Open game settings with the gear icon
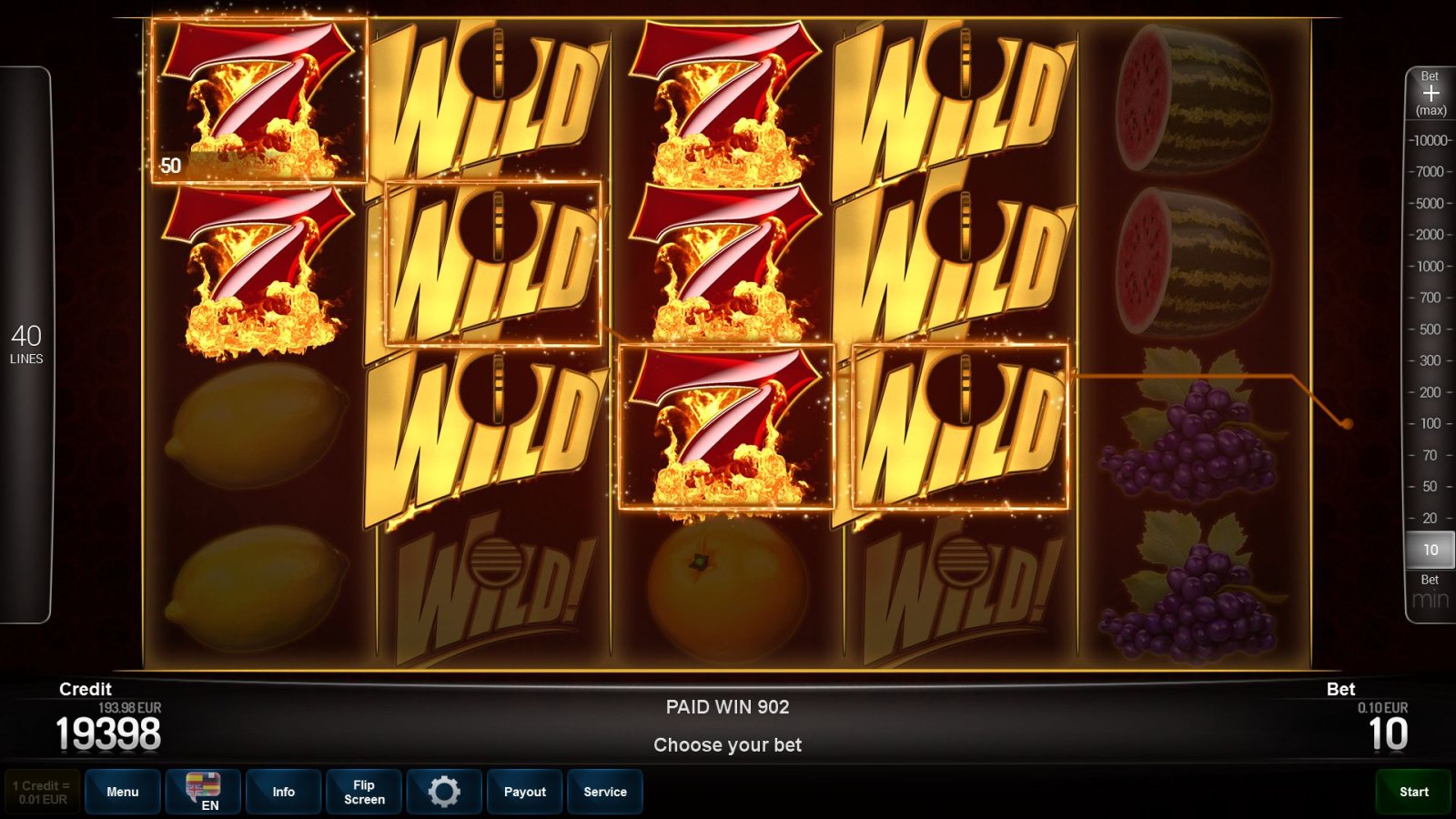Viewport: 1456px width, 819px height. point(444,792)
